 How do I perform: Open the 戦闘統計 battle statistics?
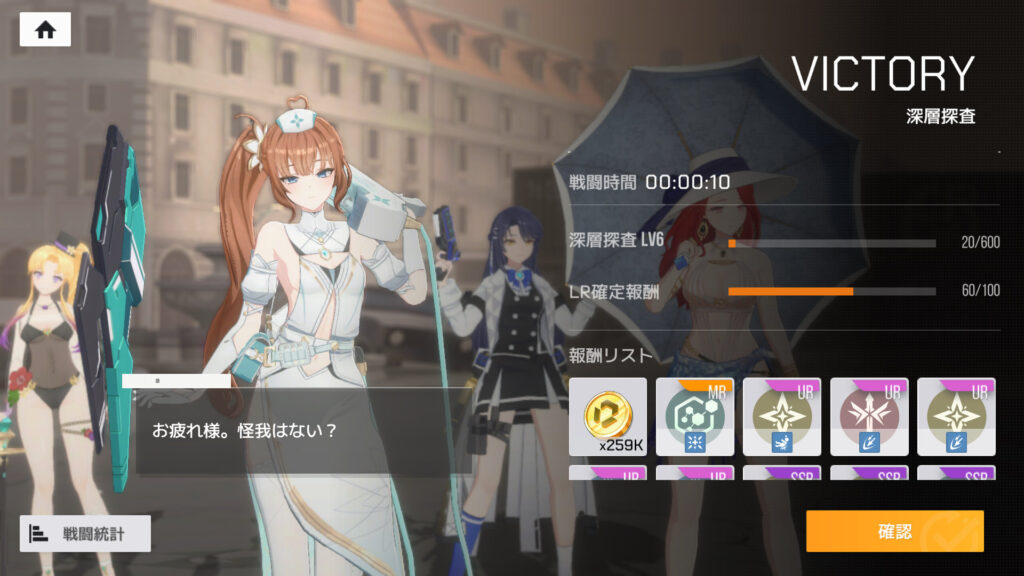(85, 533)
